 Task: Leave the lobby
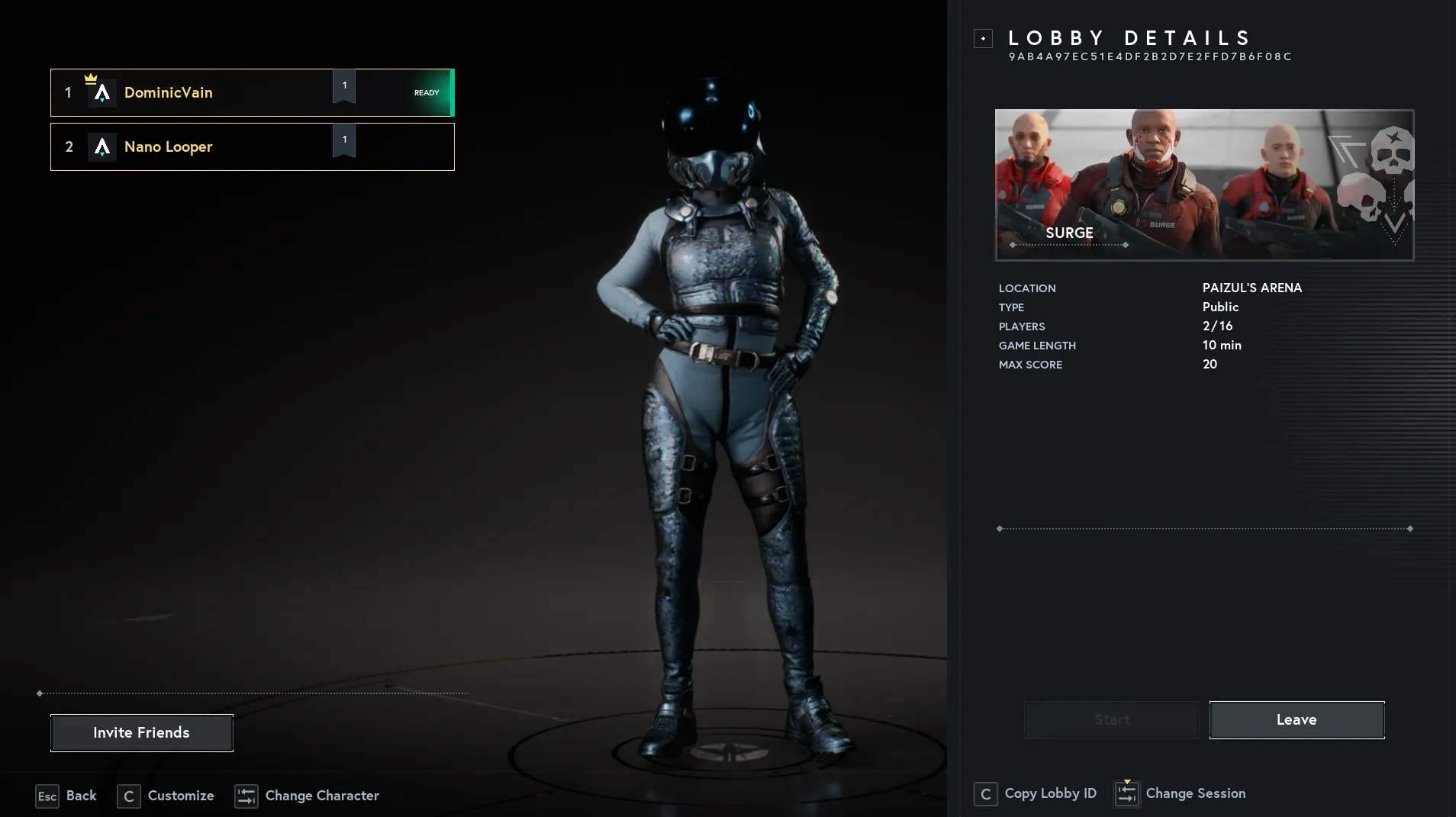1297,719
